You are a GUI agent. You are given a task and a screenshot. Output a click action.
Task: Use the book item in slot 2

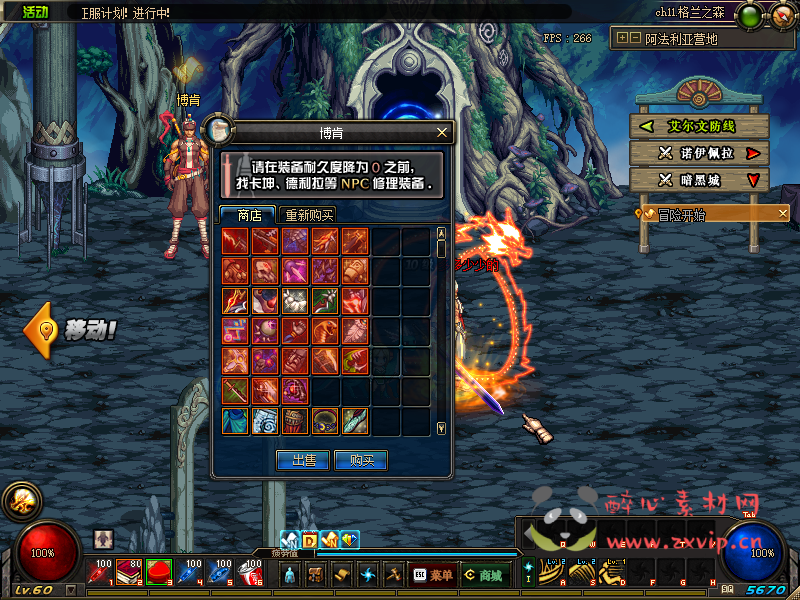128,573
